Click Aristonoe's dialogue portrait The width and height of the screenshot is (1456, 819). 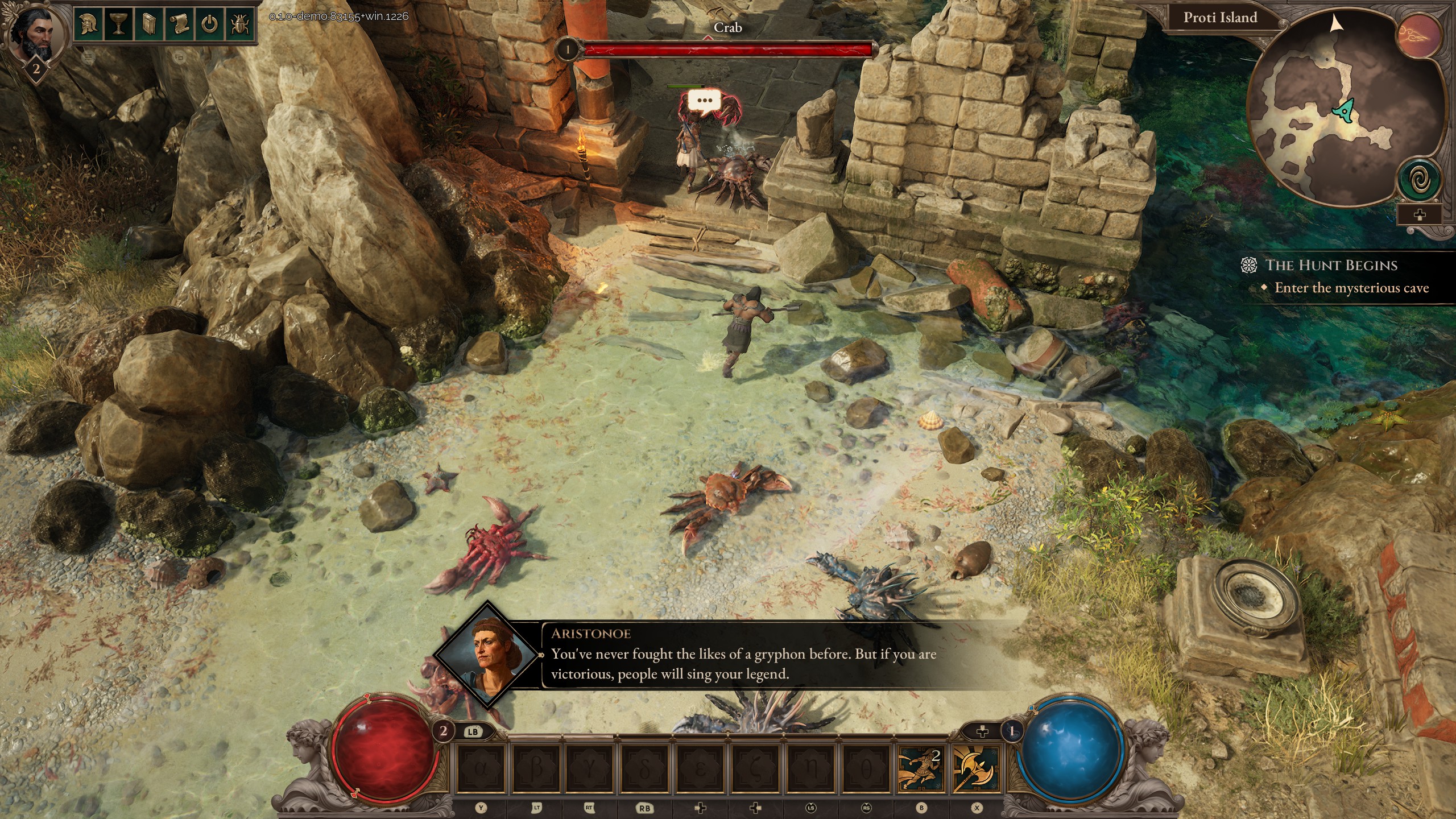[x=487, y=654]
